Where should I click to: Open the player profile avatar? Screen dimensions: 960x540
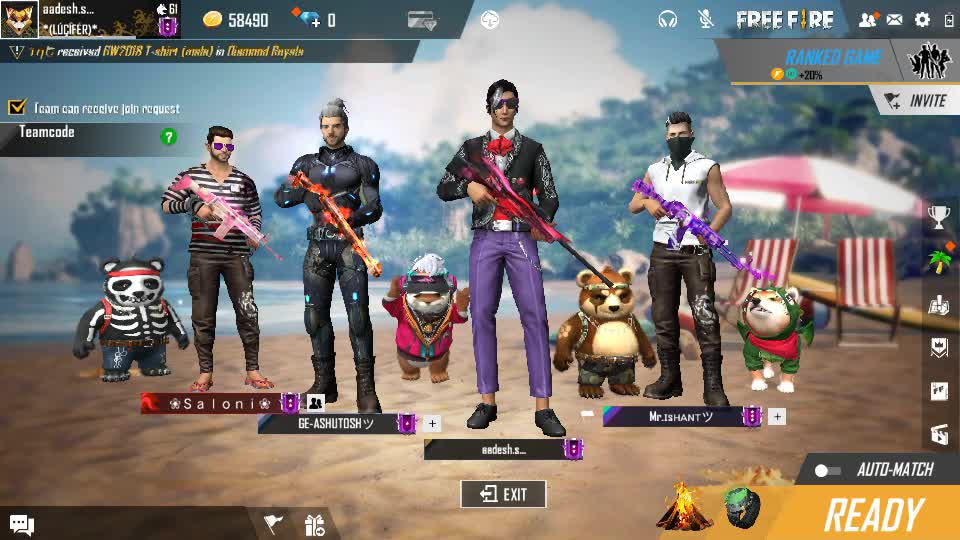point(19,19)
